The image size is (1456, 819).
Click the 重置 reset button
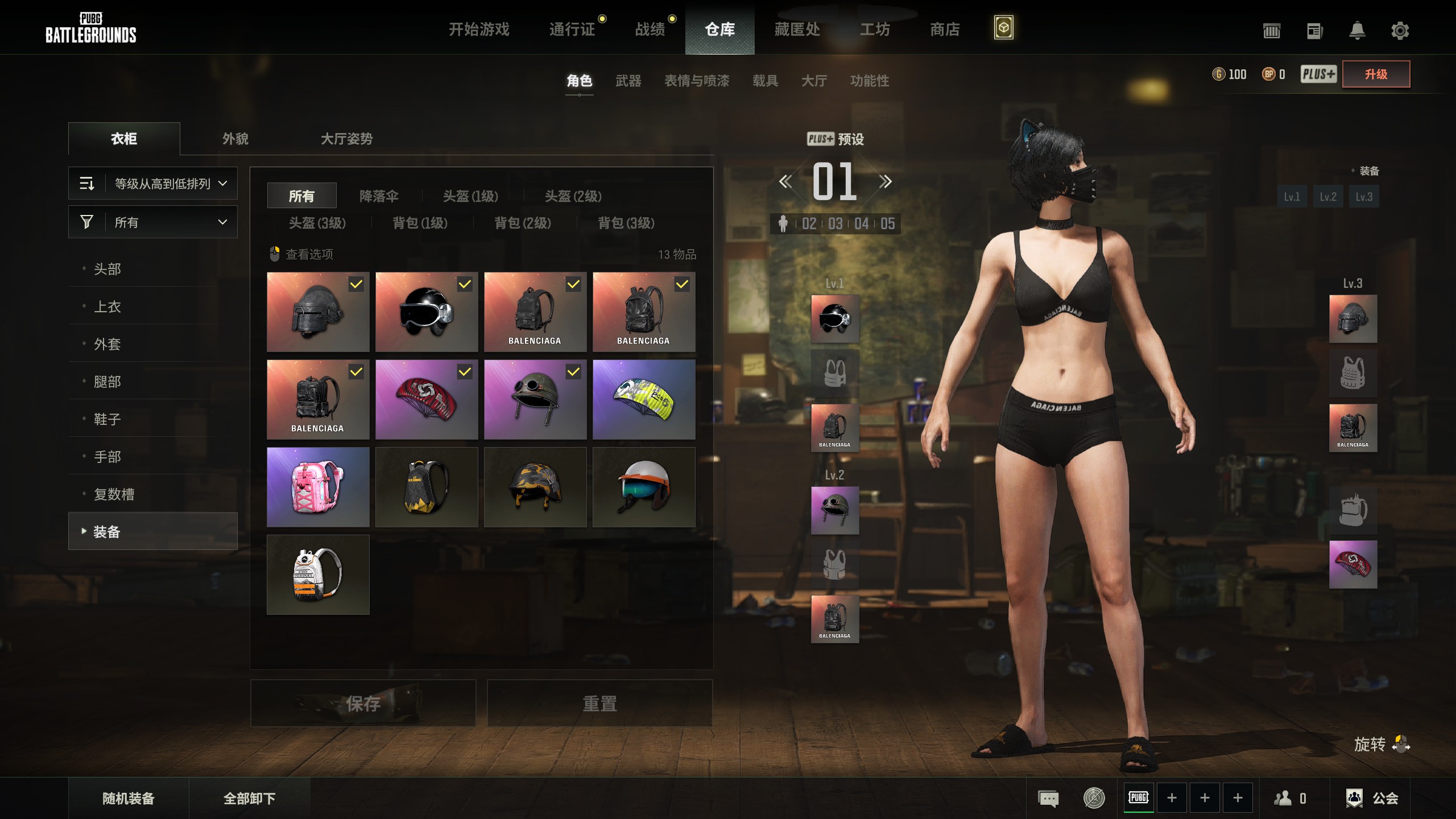pos(599,704)
